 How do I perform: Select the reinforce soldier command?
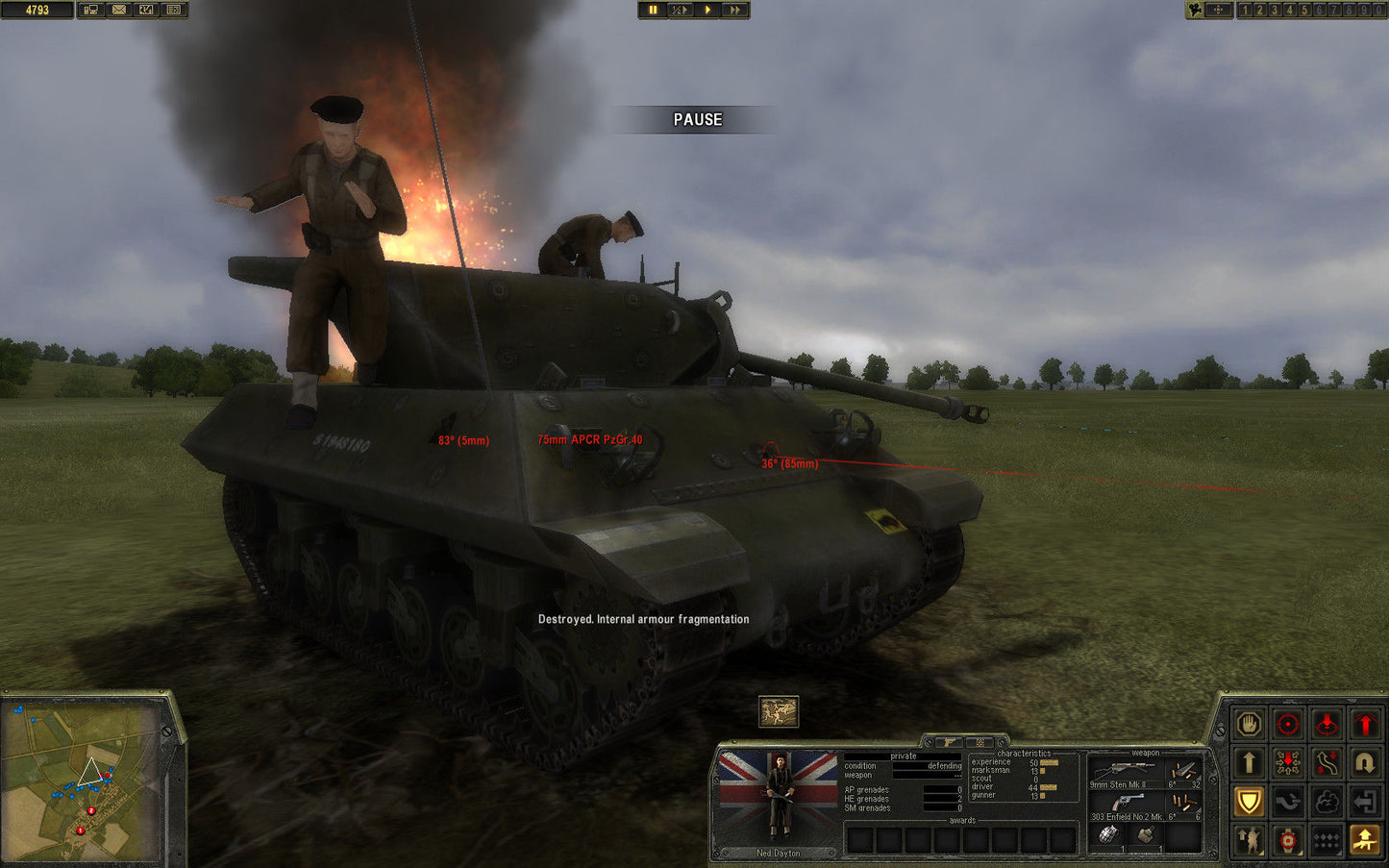[1249, 841]
